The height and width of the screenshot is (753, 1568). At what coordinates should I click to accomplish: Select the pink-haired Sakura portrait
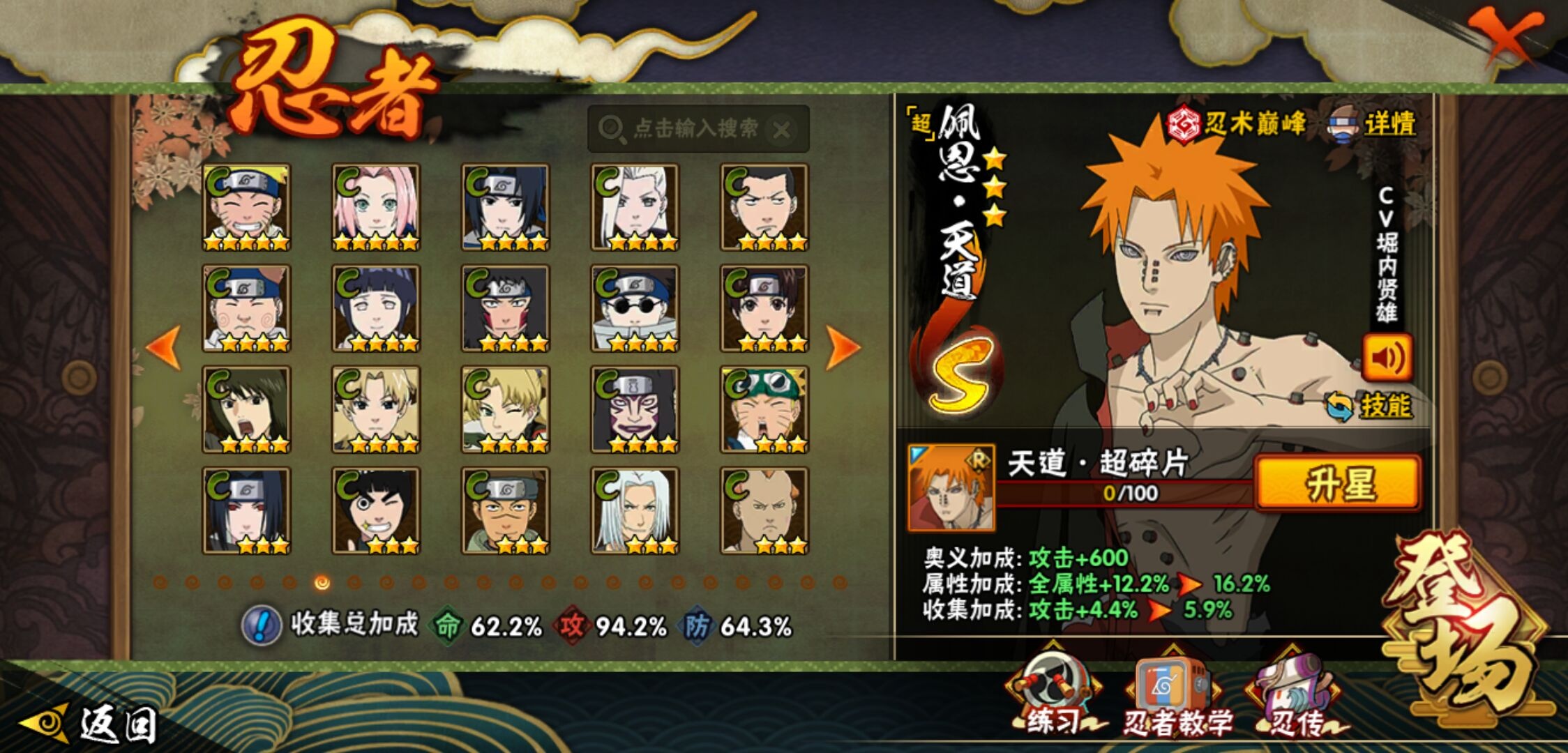376,207
